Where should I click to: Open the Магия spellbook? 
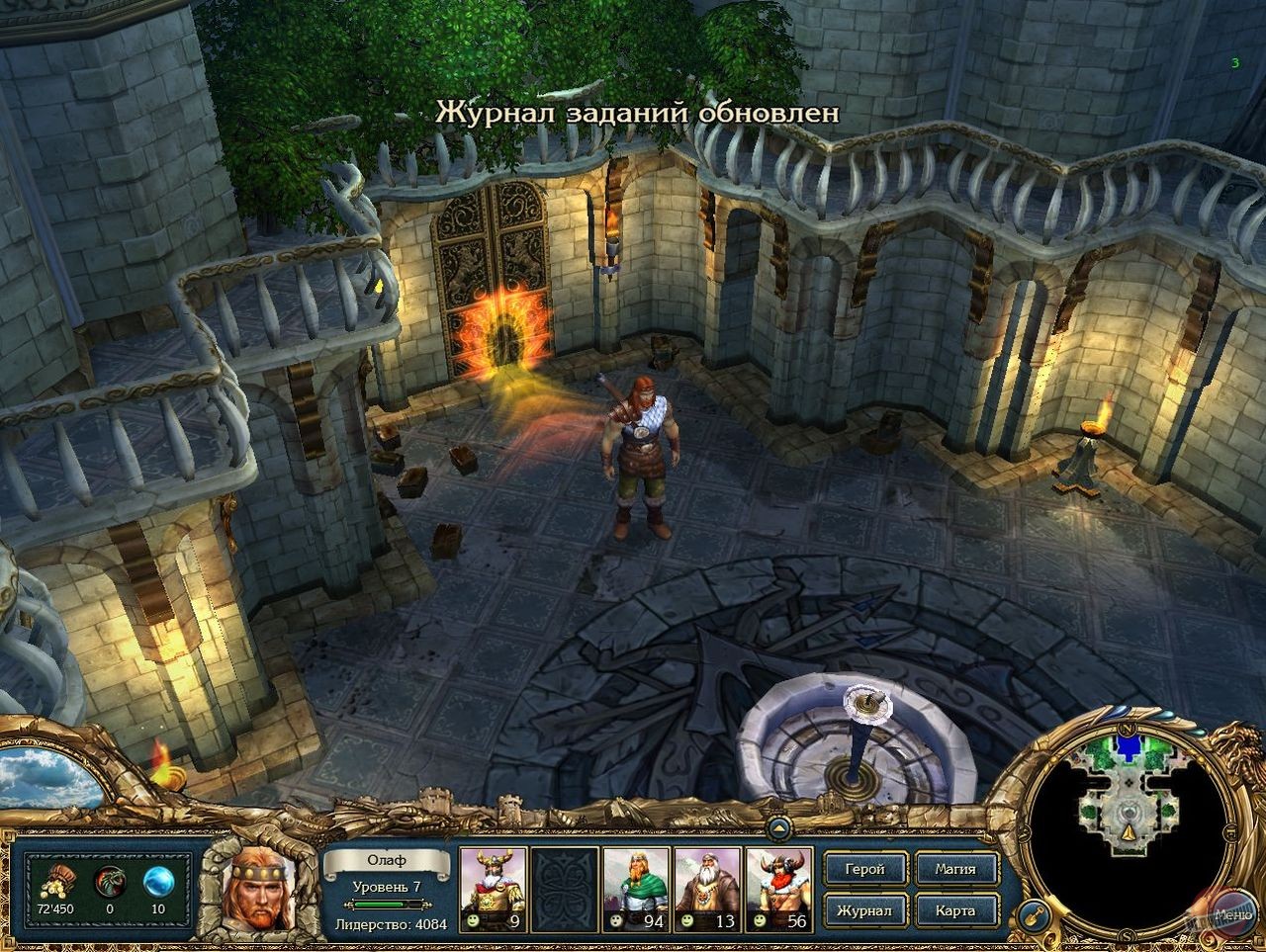coord(957,869)
